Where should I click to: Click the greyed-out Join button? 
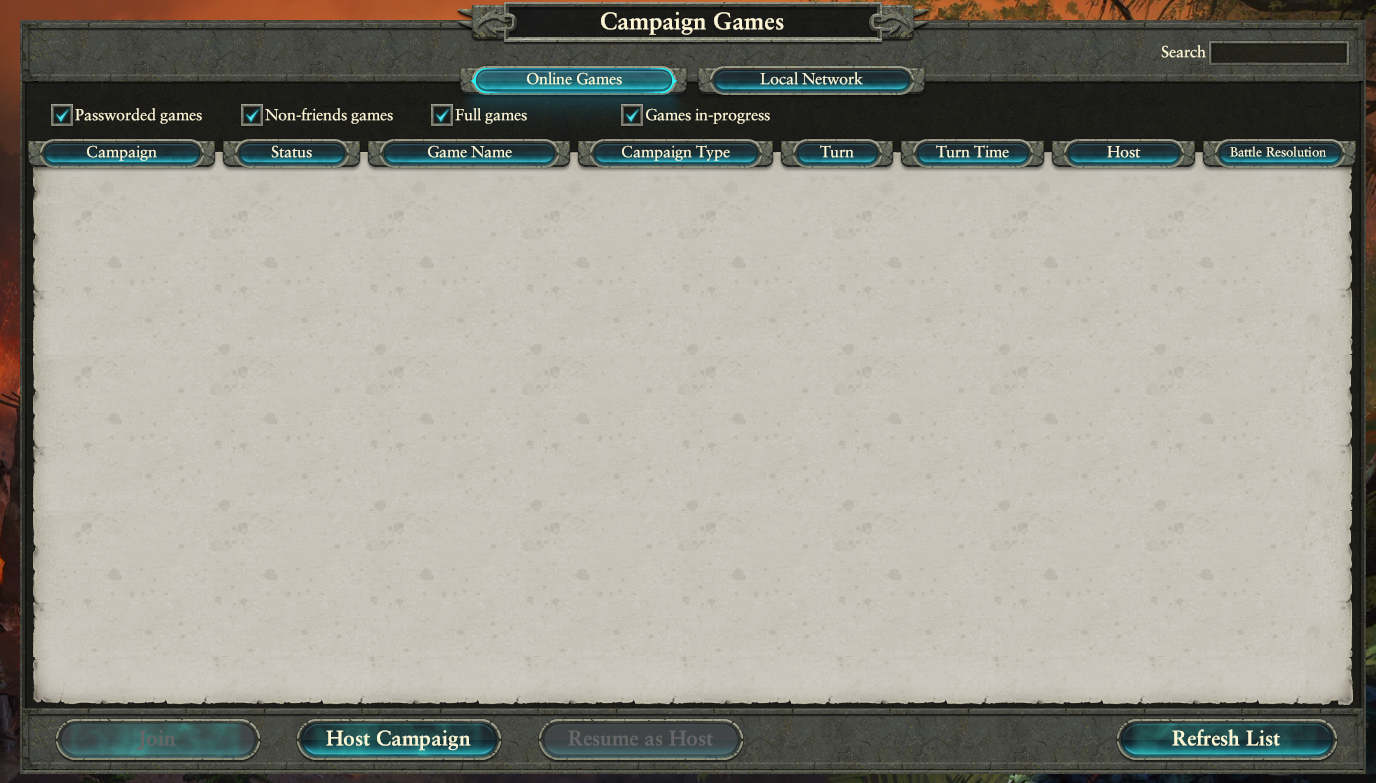(x=158, y=739)
